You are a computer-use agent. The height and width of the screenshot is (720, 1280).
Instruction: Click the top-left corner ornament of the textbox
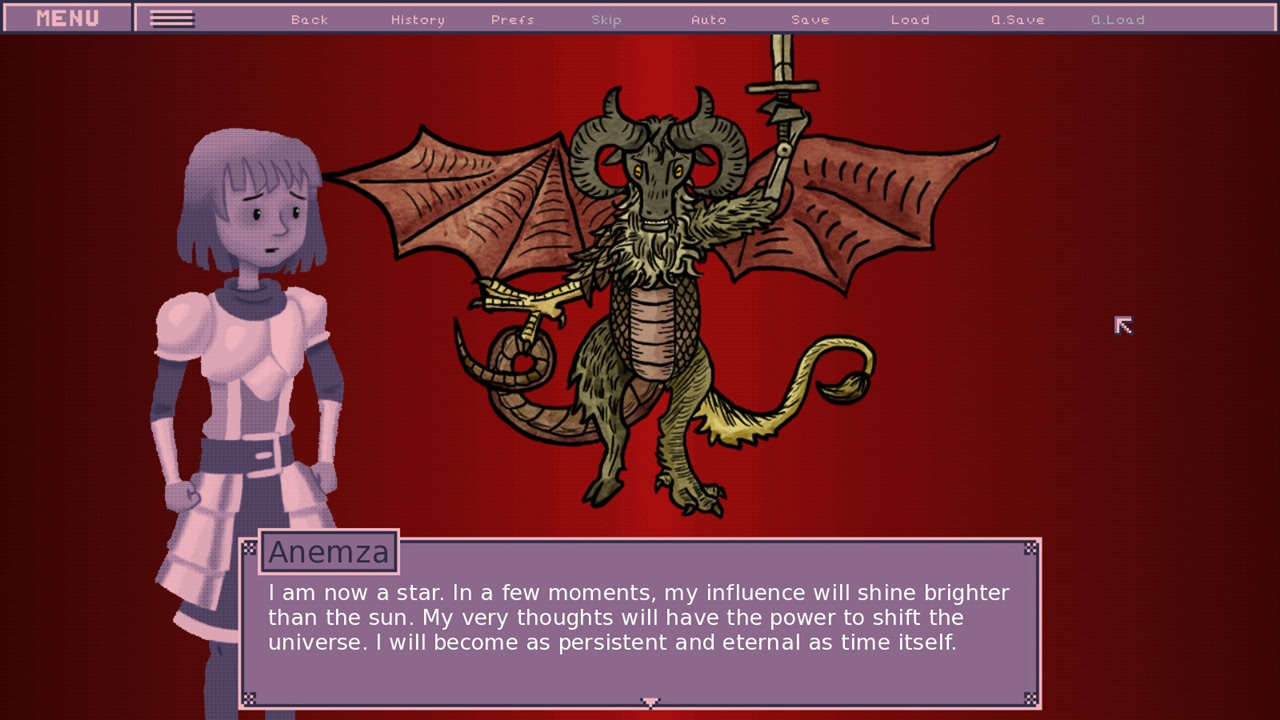(x=250, y=548)
